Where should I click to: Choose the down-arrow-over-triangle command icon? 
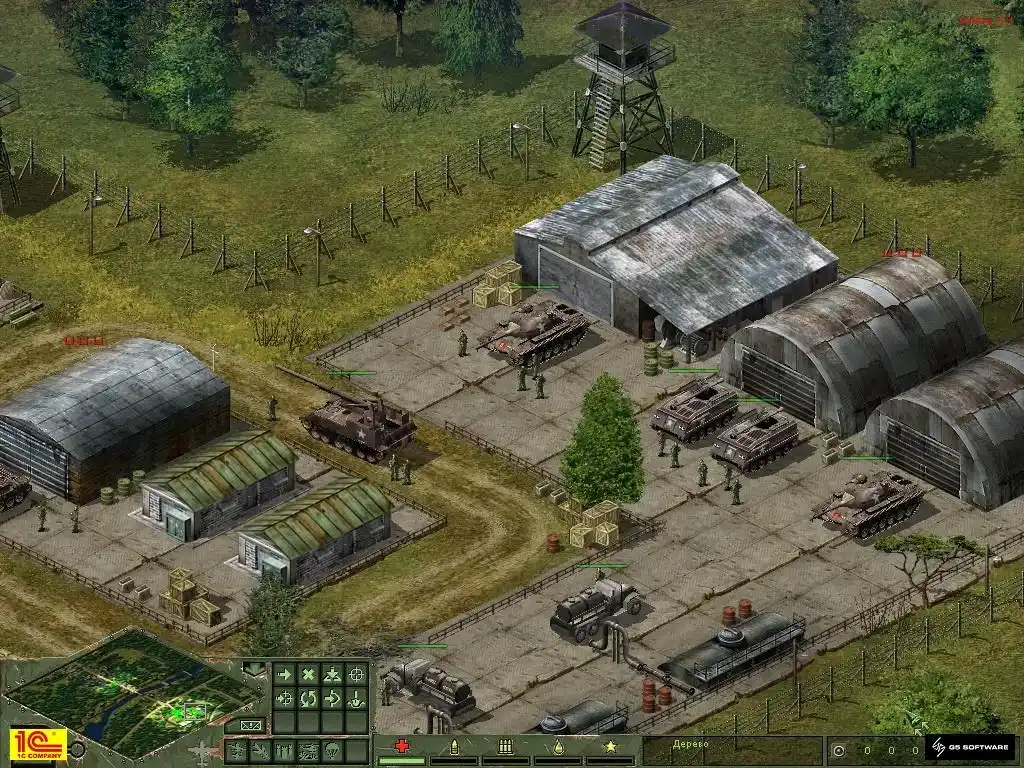(x=333, y=675)
